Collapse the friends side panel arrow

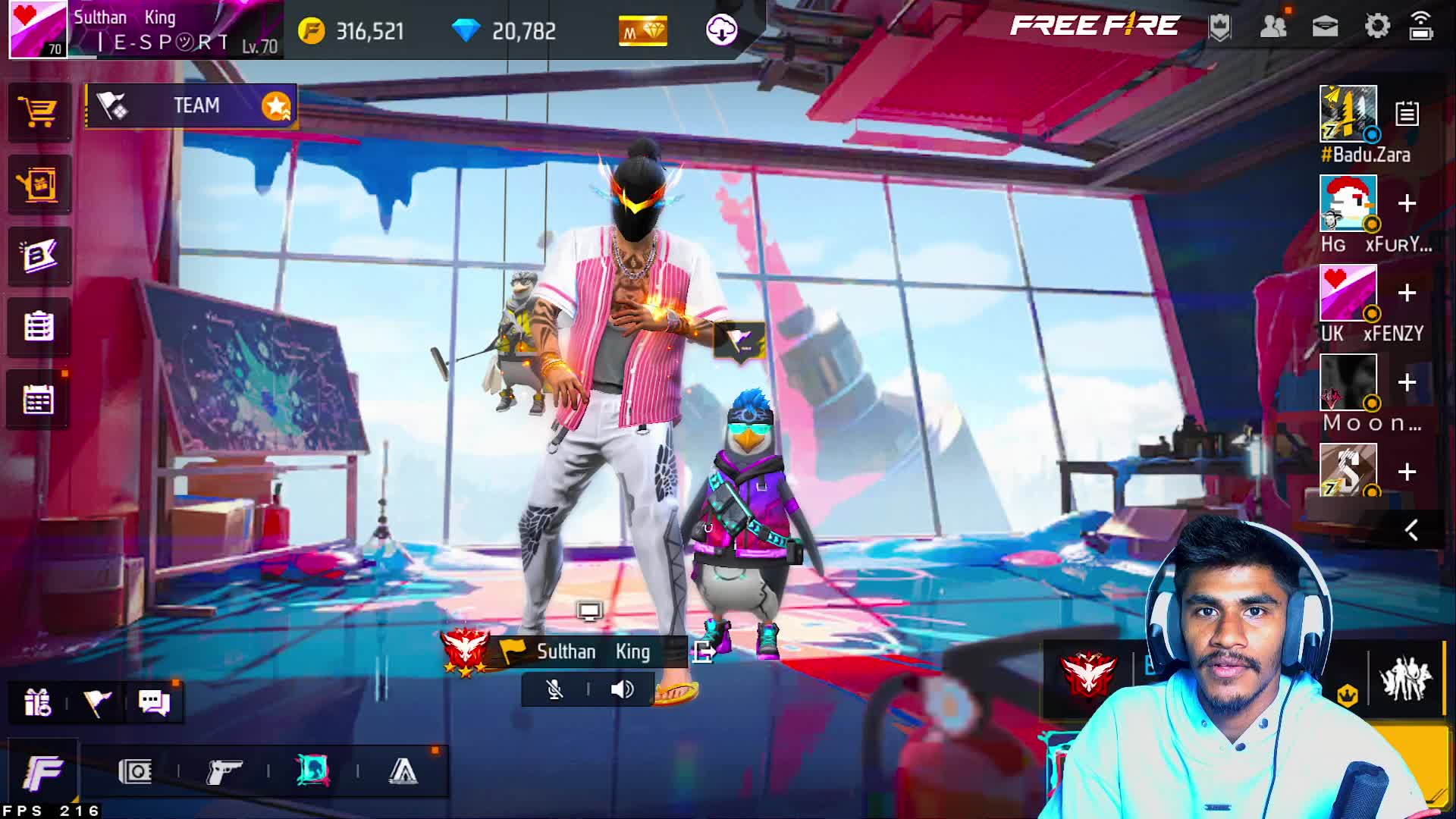point(1410,530)
